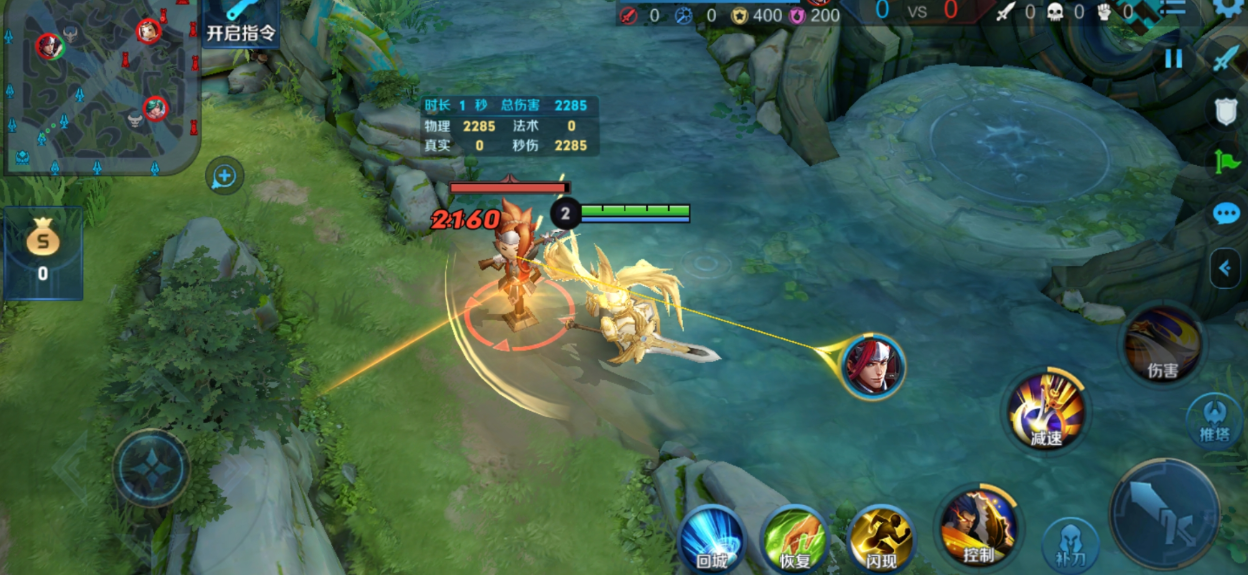Tap the 补刀 last-hit button
The height and width of the screenshot is (575, 1248).
(1070, 545)
